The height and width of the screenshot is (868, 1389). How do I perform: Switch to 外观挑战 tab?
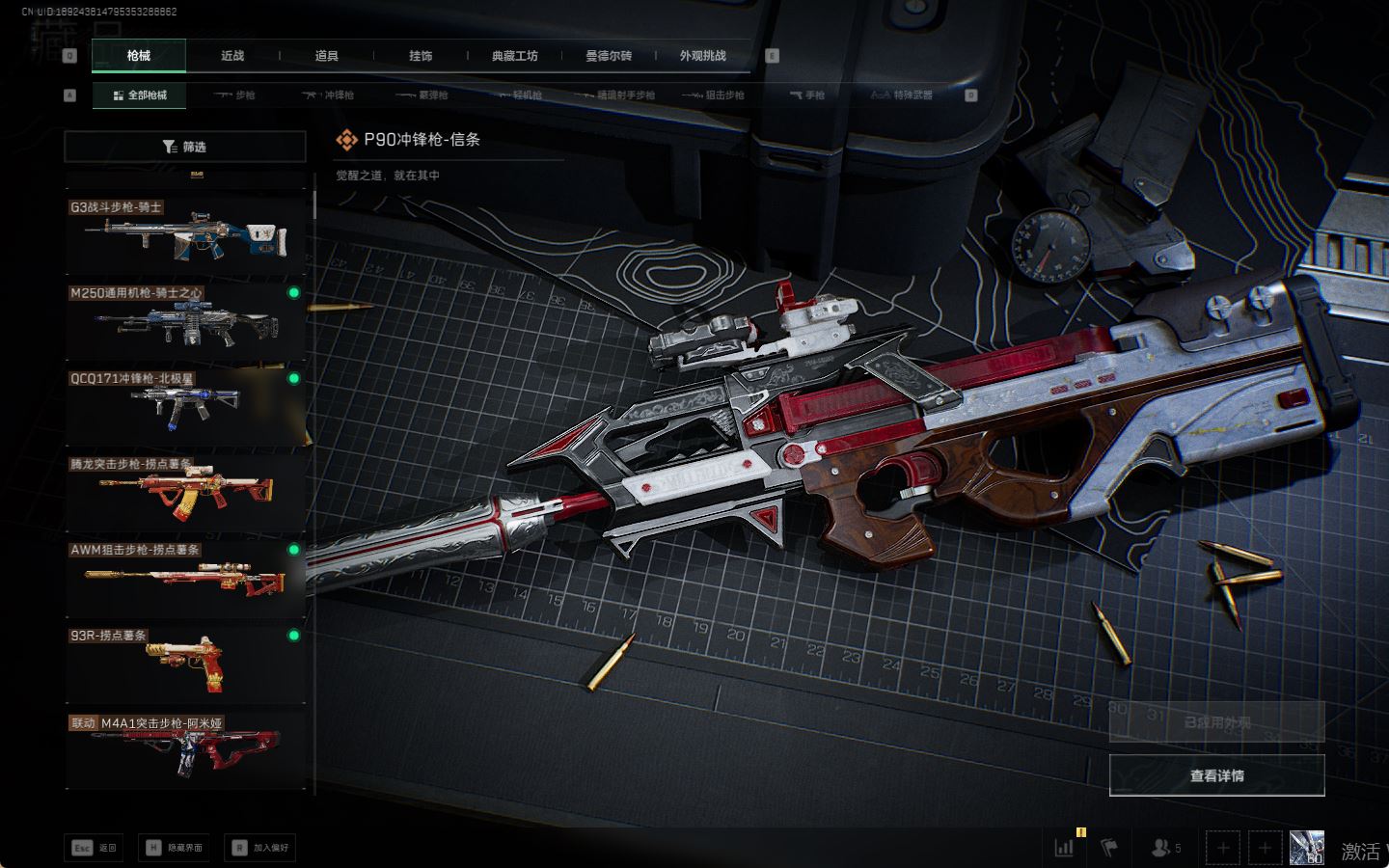(x=702, y=56)
